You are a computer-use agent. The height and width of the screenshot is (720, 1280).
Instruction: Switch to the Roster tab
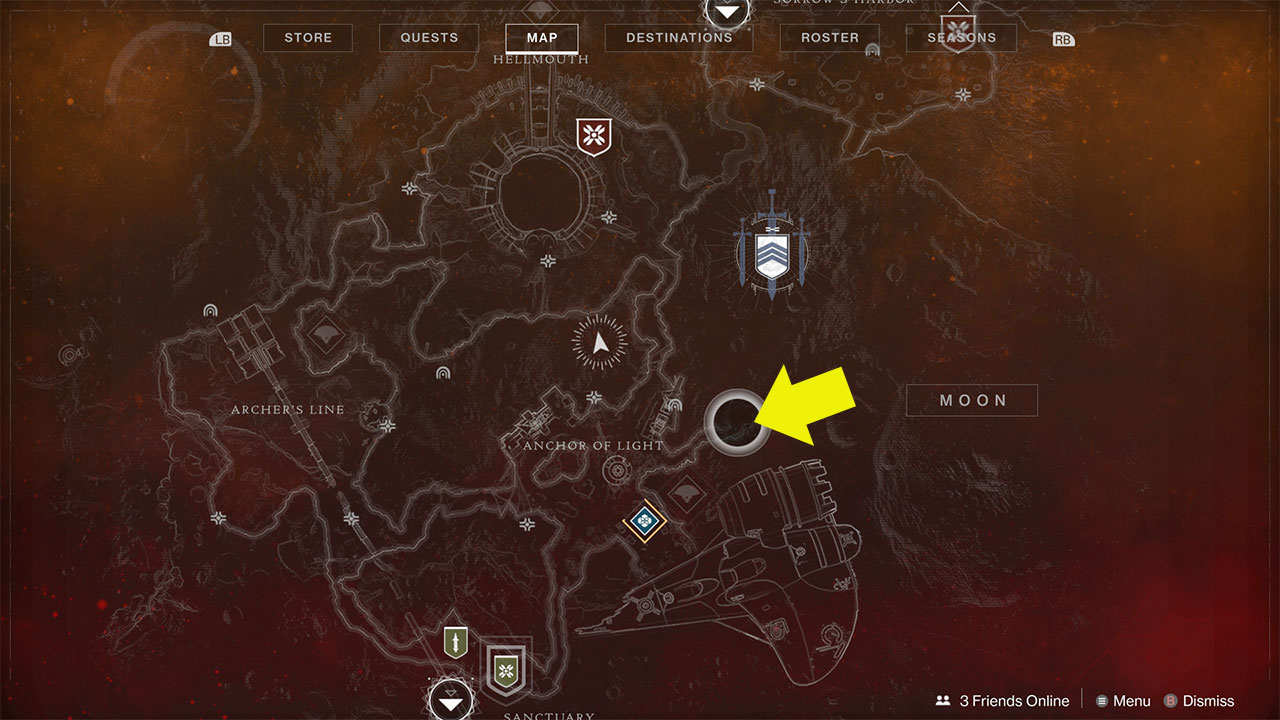click(x=829, y=37)
